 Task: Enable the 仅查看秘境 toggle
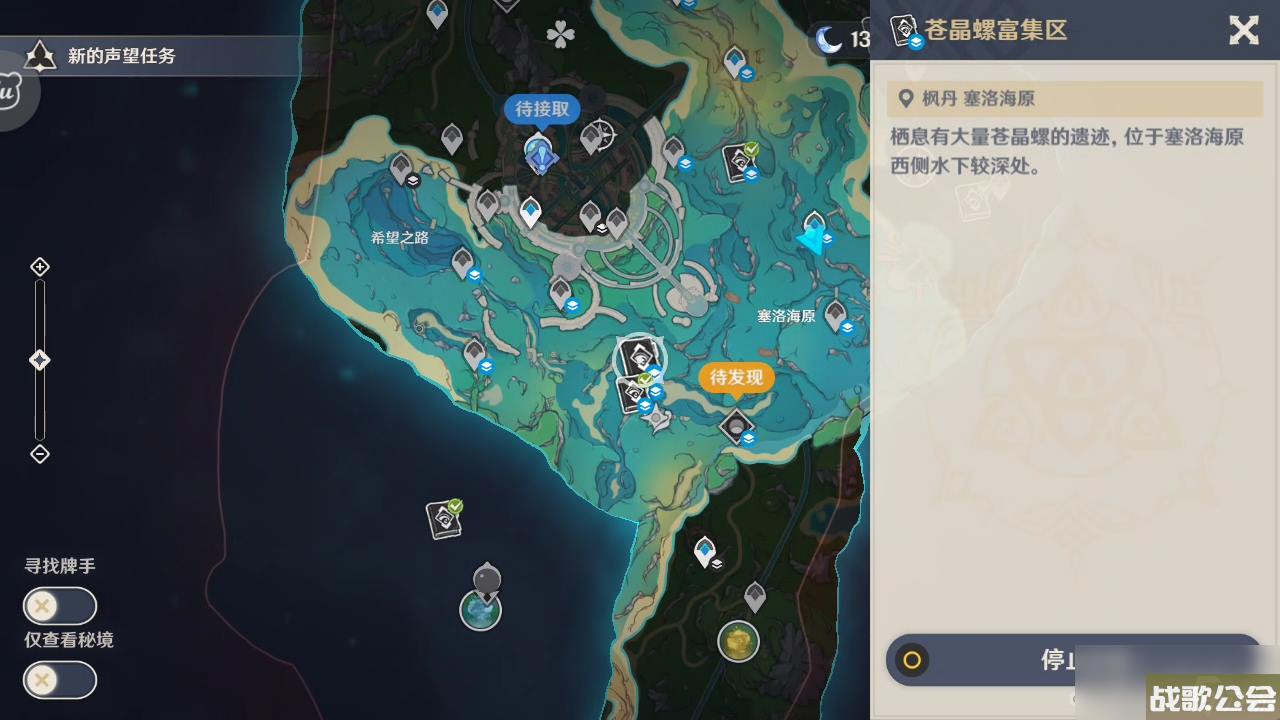tap(58, 680)
